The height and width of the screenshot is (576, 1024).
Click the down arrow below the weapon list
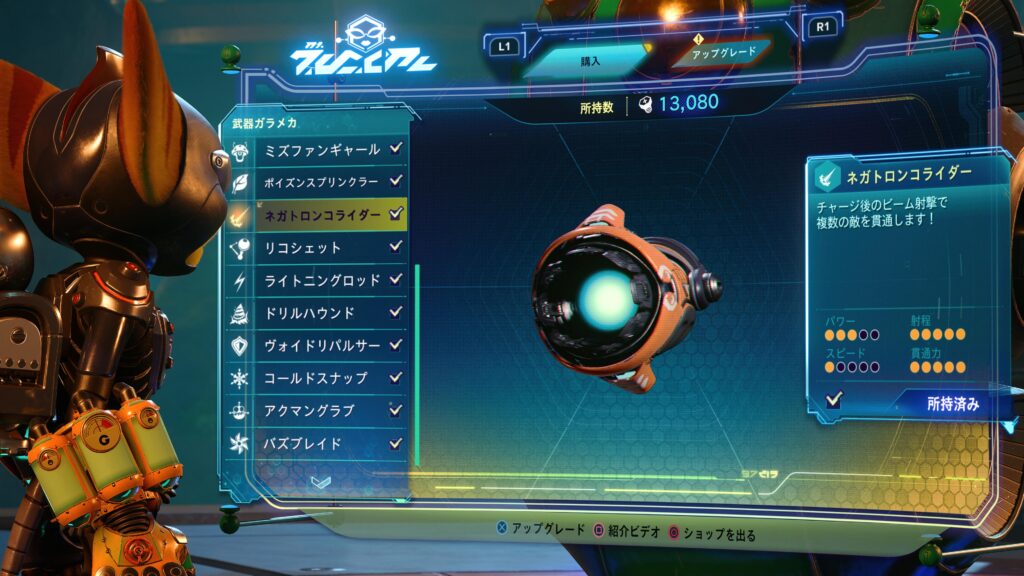tap(320, 482)
